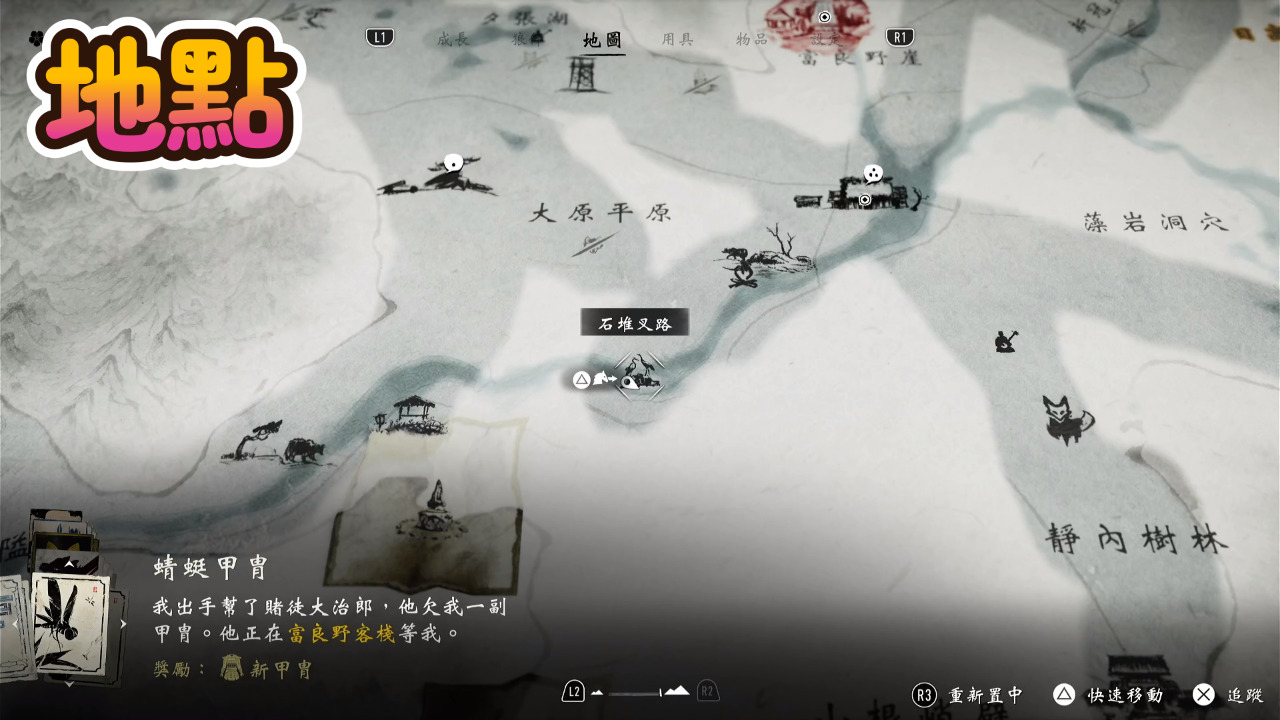
Task: Show the previous quest card with left arrow
Action: point(13,624)
